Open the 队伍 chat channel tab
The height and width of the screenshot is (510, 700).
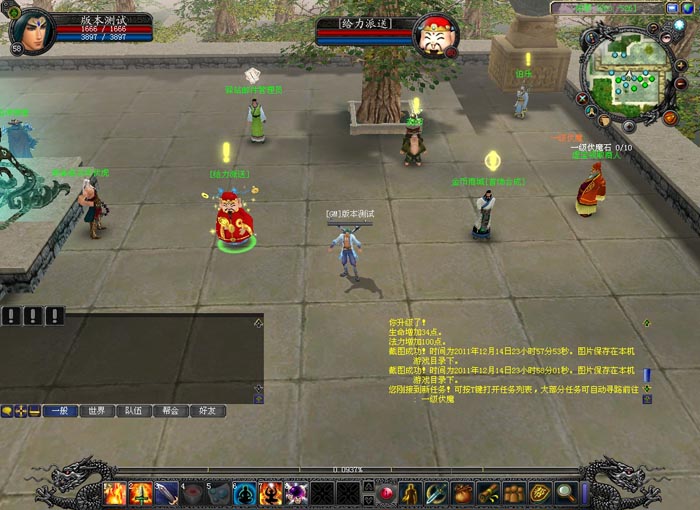click(x=134, y=411)
